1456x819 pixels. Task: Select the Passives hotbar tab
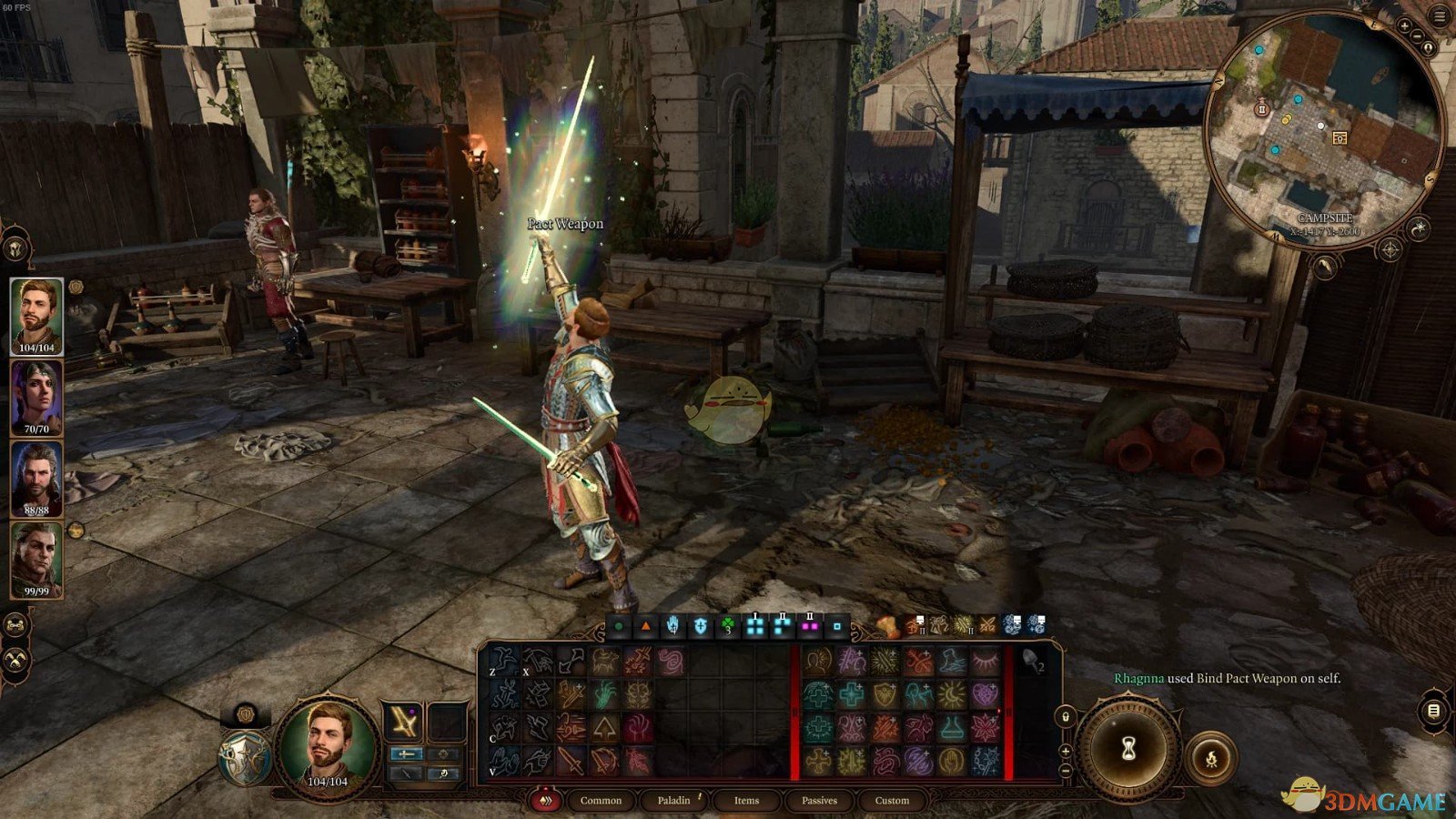point(819,801)
